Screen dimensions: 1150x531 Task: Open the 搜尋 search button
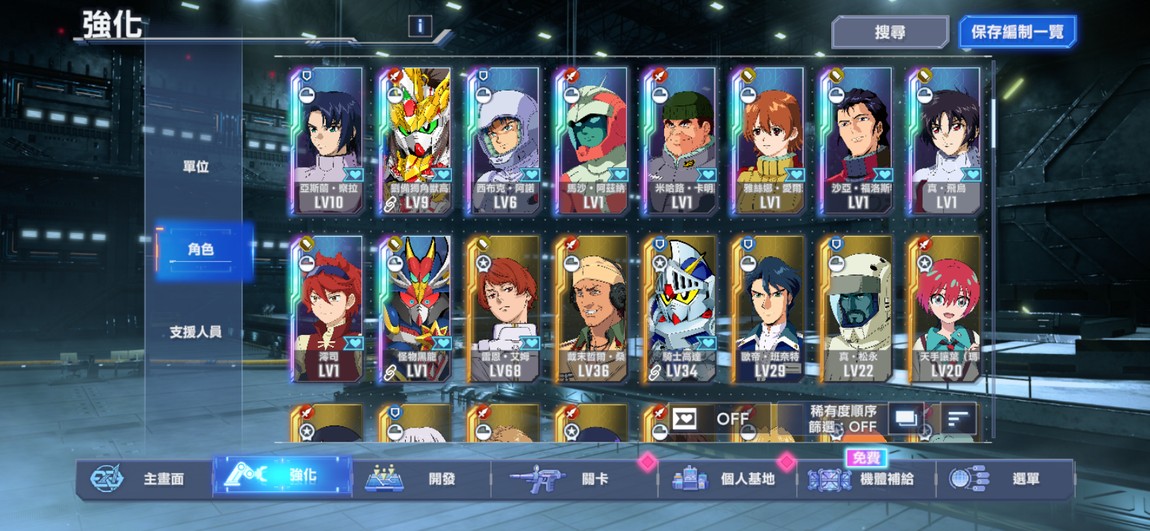890,32
